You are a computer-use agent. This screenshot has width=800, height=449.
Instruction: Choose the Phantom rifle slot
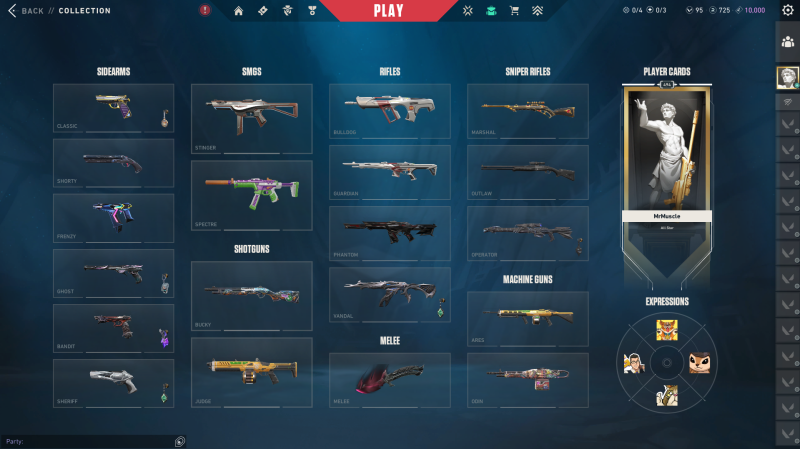click(389, 233)
